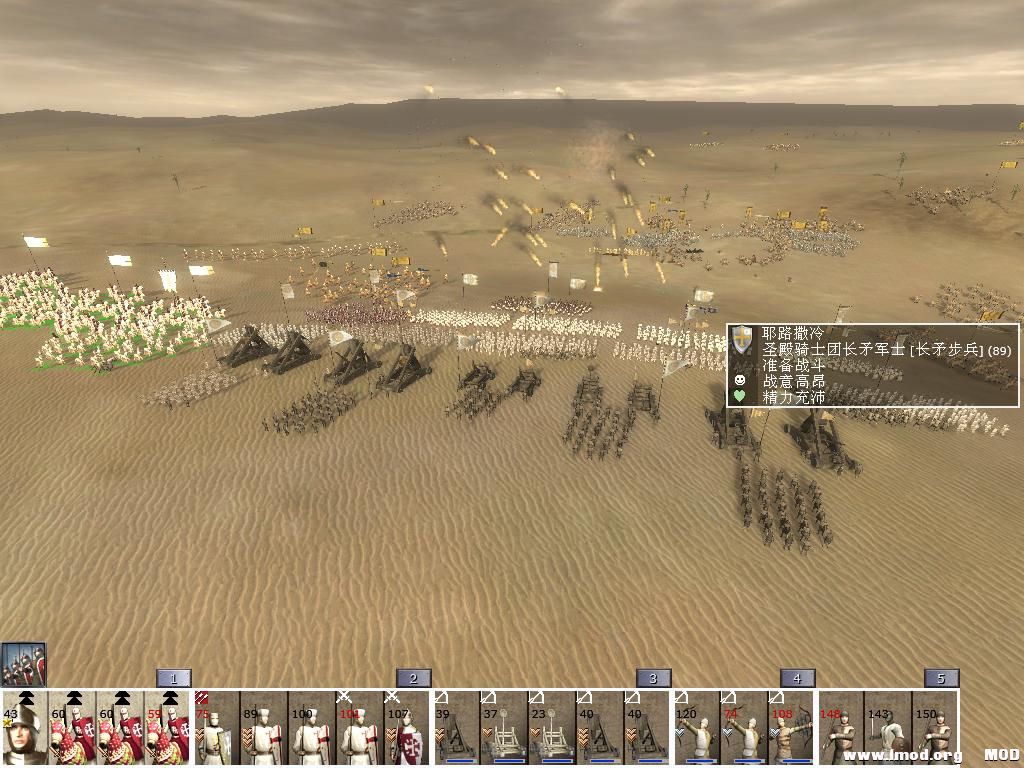Select the cavalry unit card showing 59 men

click(x=168, y=730)
